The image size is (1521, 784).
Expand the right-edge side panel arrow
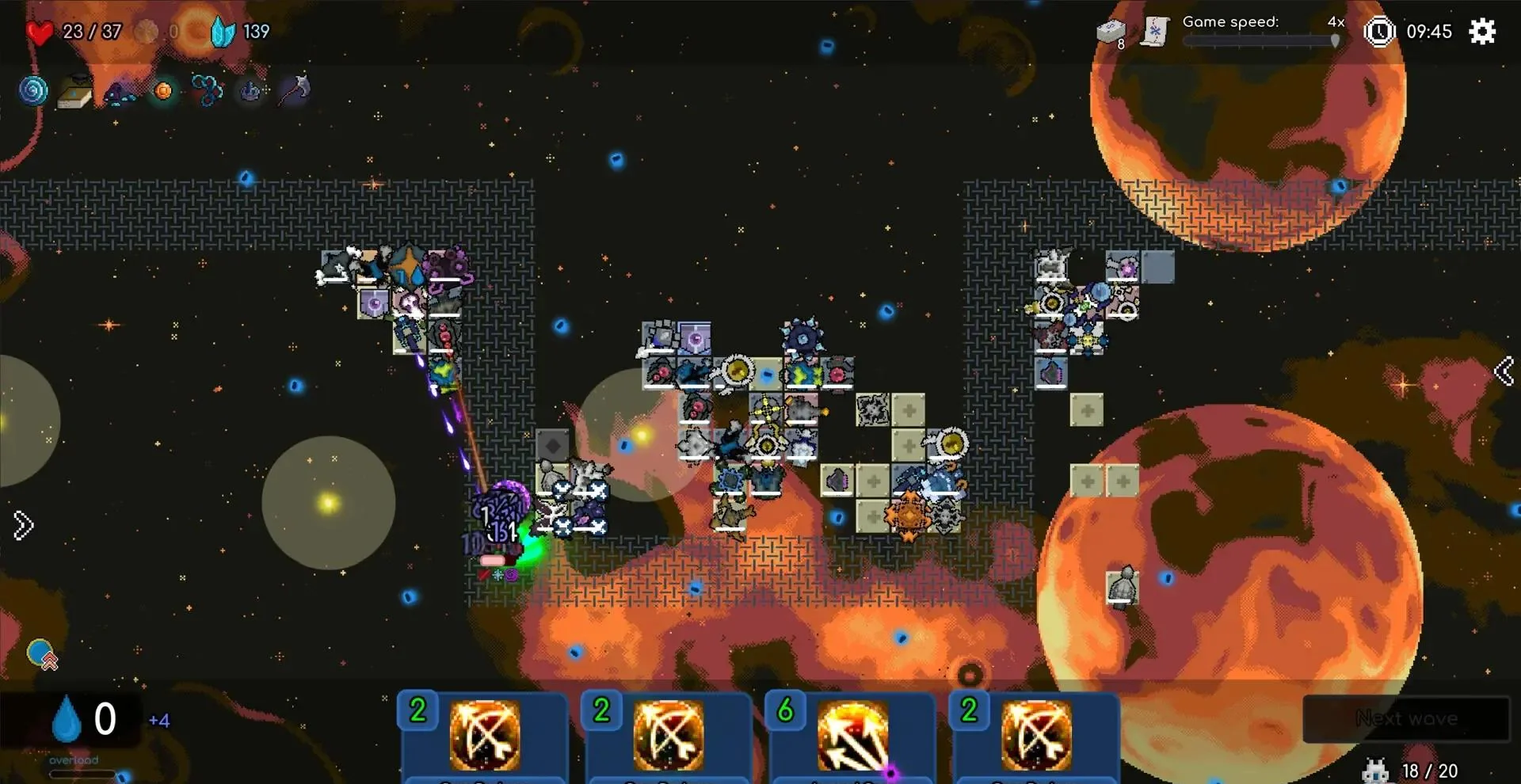(1504, 371)
